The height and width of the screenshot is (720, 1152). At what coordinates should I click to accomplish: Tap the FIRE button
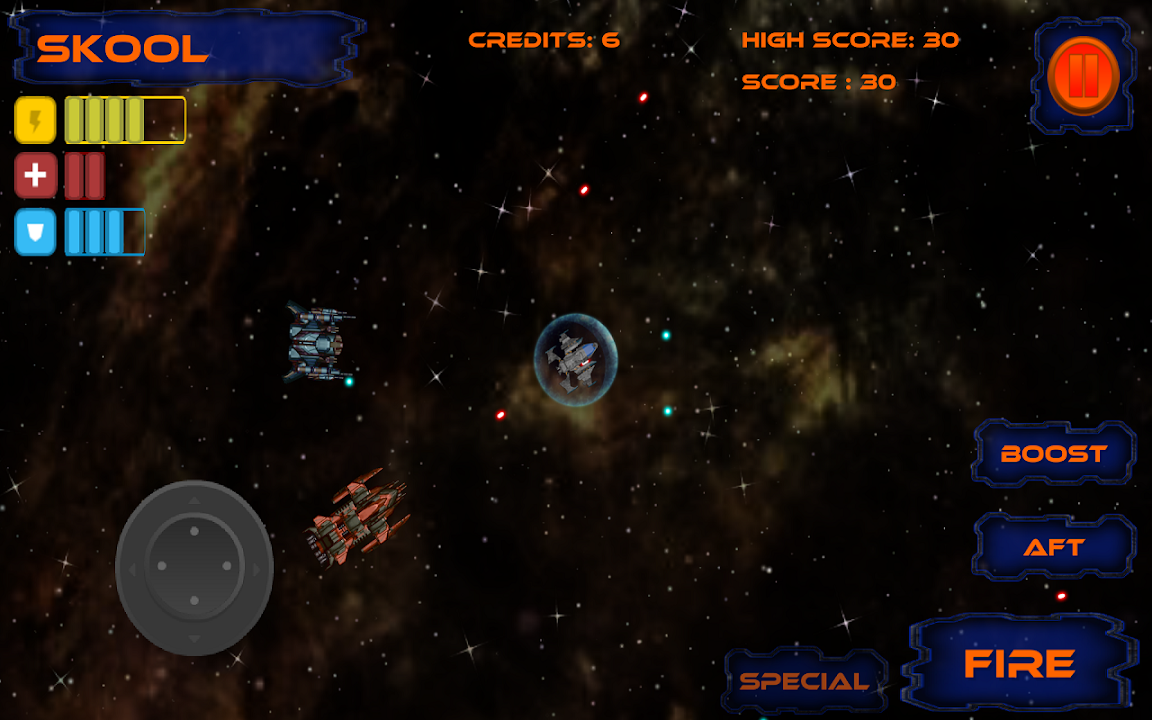click(1019, 664)
